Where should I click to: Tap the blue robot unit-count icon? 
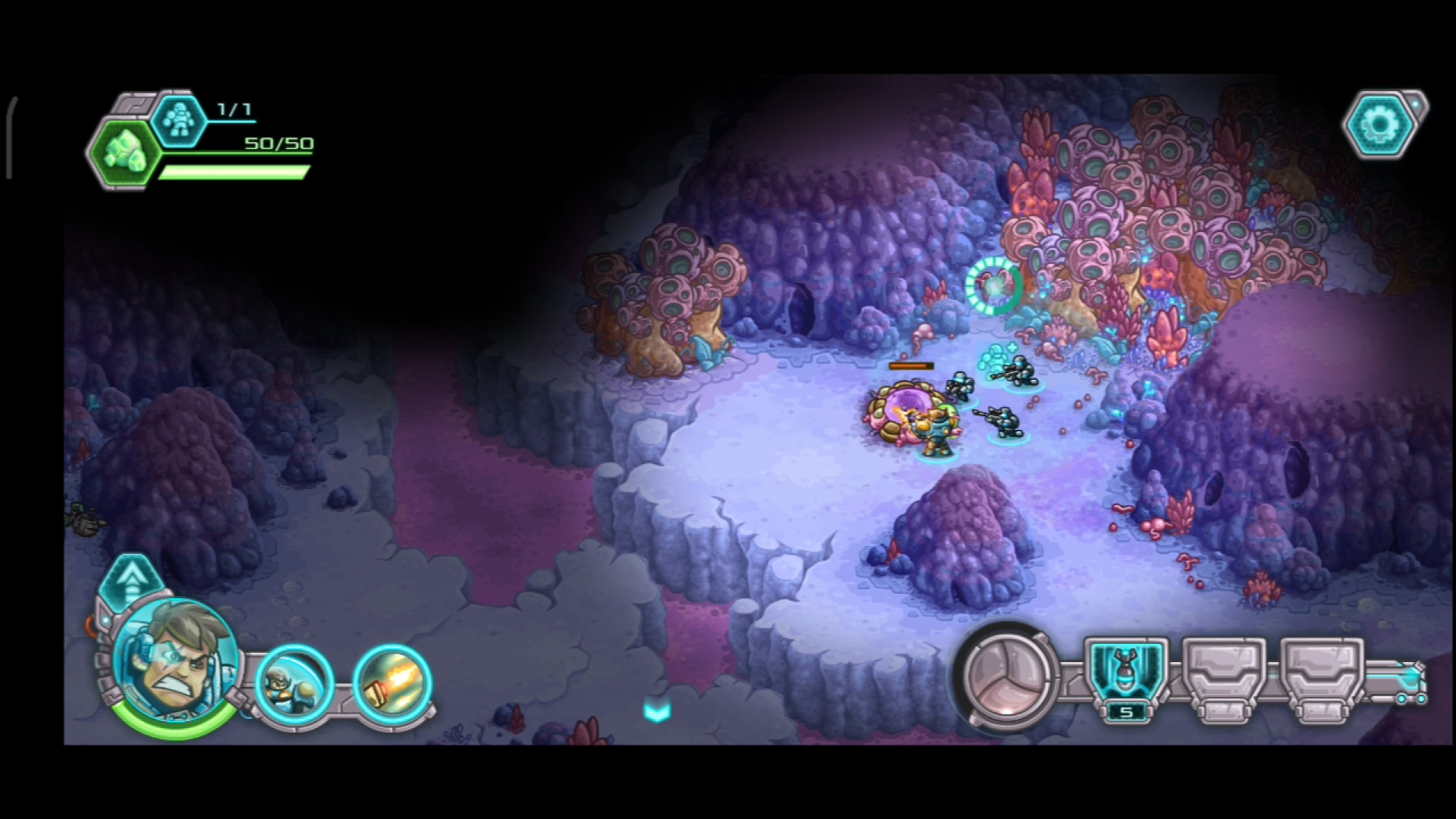coord(179,120)
